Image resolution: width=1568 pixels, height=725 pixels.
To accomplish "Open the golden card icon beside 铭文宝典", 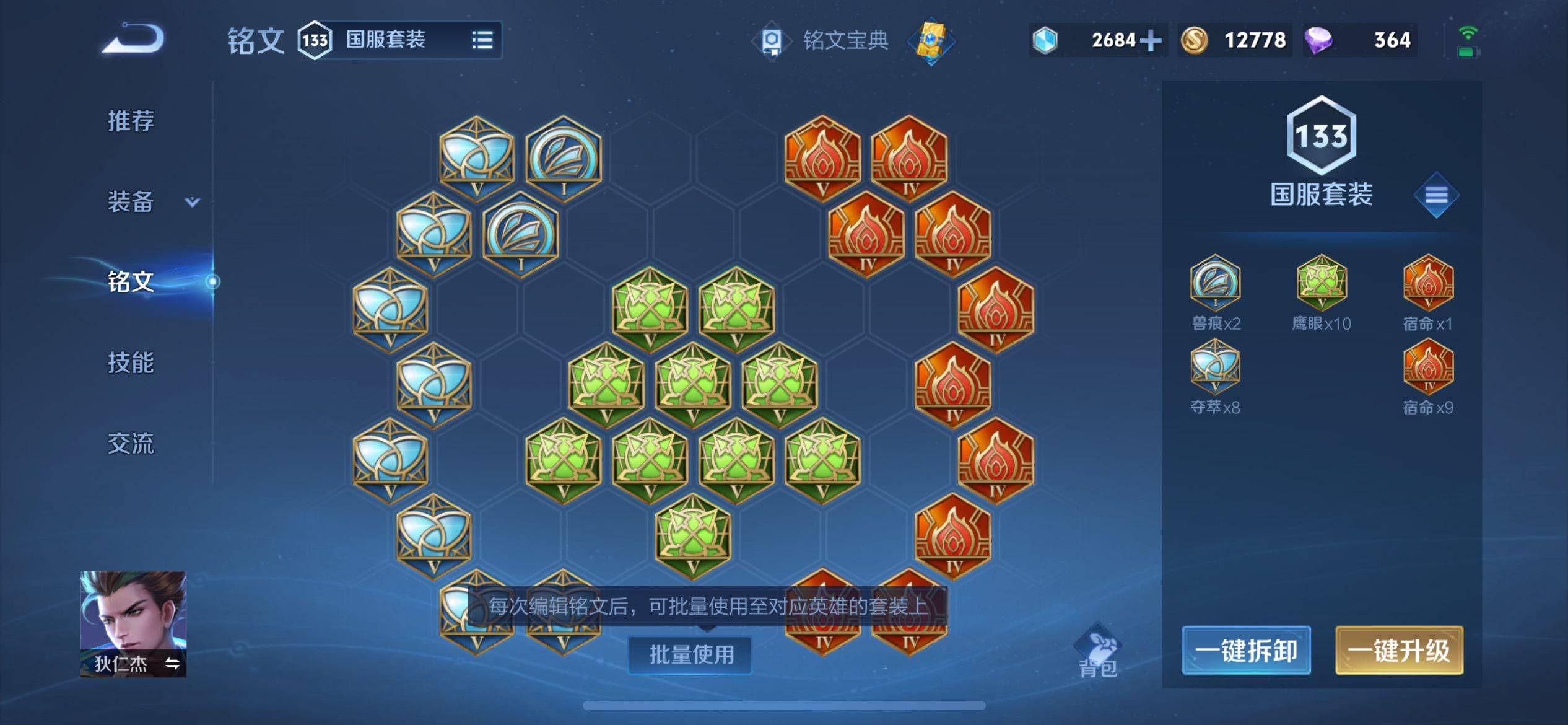I will pyautogui.click(x=931, y=40).
